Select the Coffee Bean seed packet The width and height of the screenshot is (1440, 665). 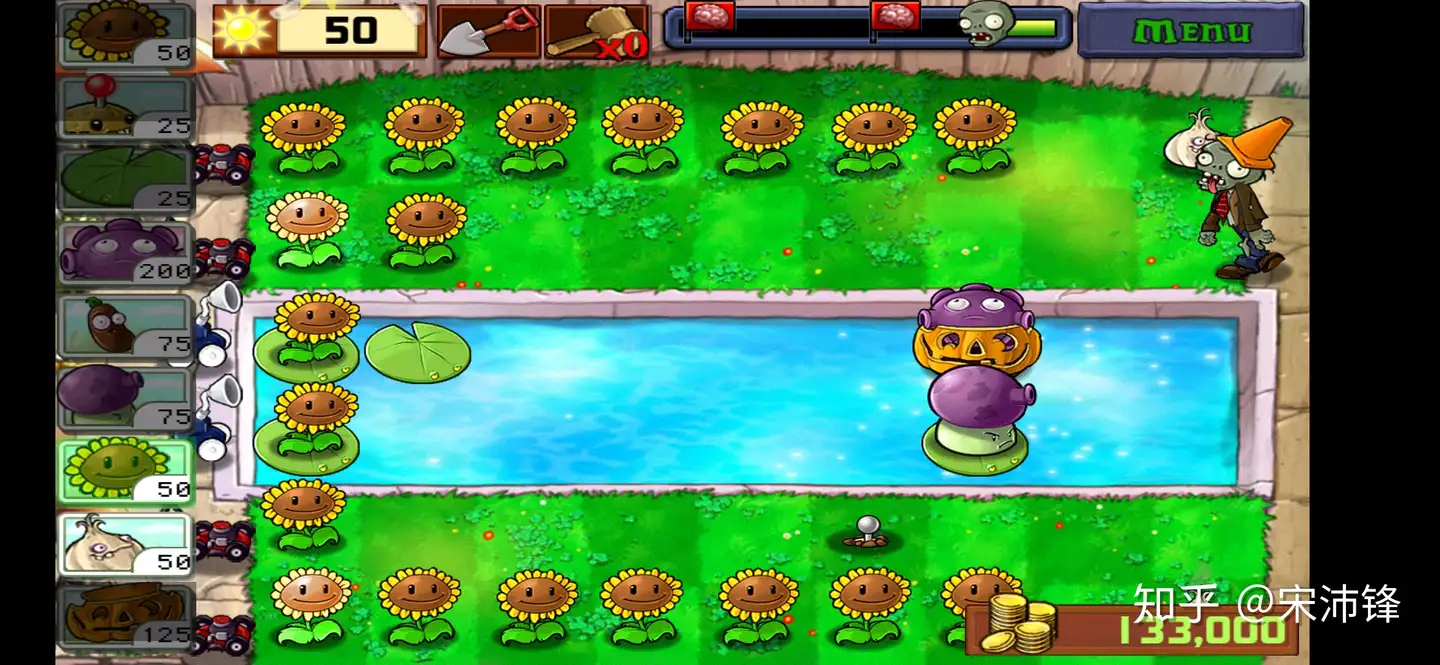pyautogui.click(x=126, y=326)
